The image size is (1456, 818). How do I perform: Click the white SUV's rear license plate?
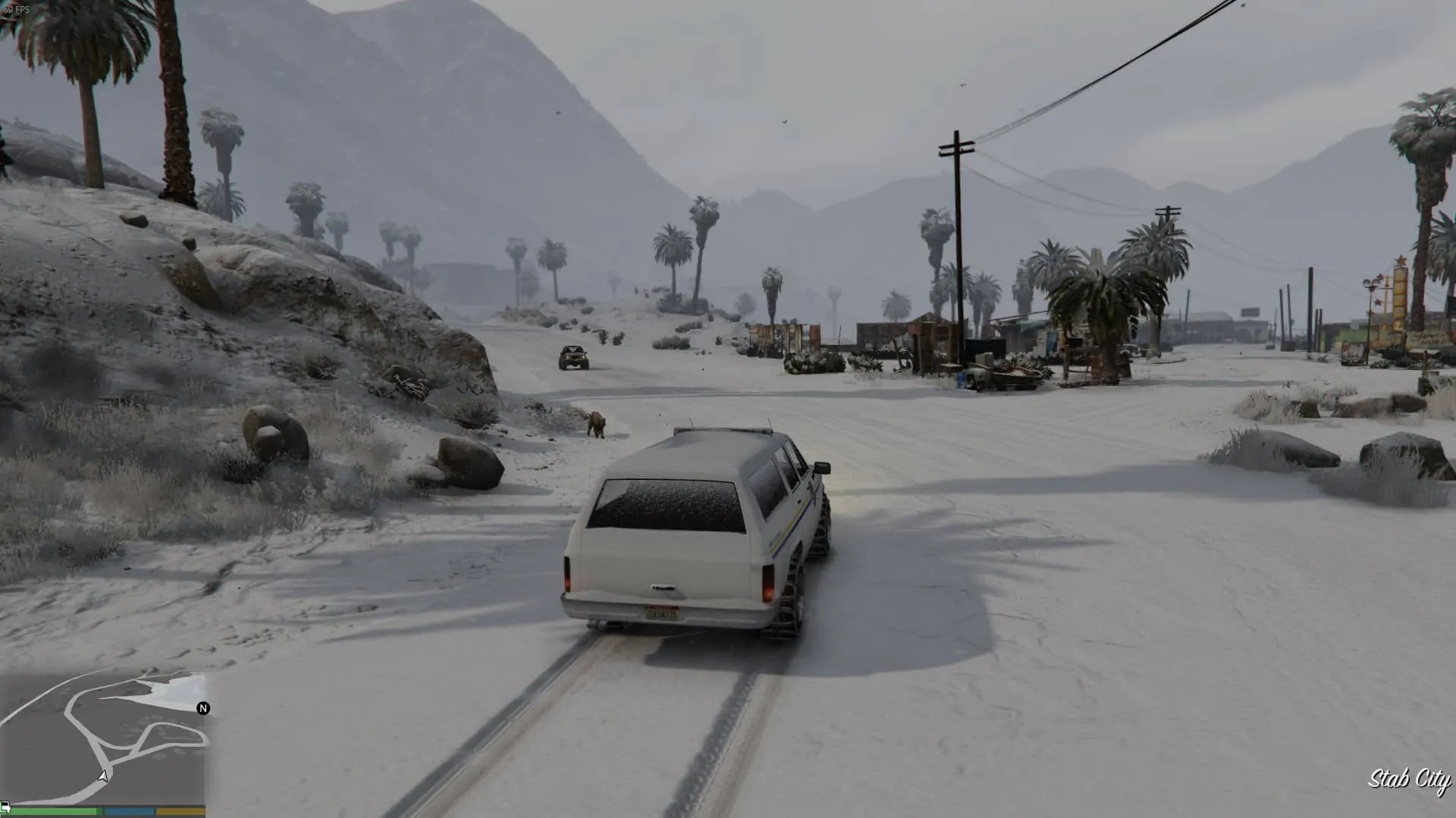coord(664,614)
